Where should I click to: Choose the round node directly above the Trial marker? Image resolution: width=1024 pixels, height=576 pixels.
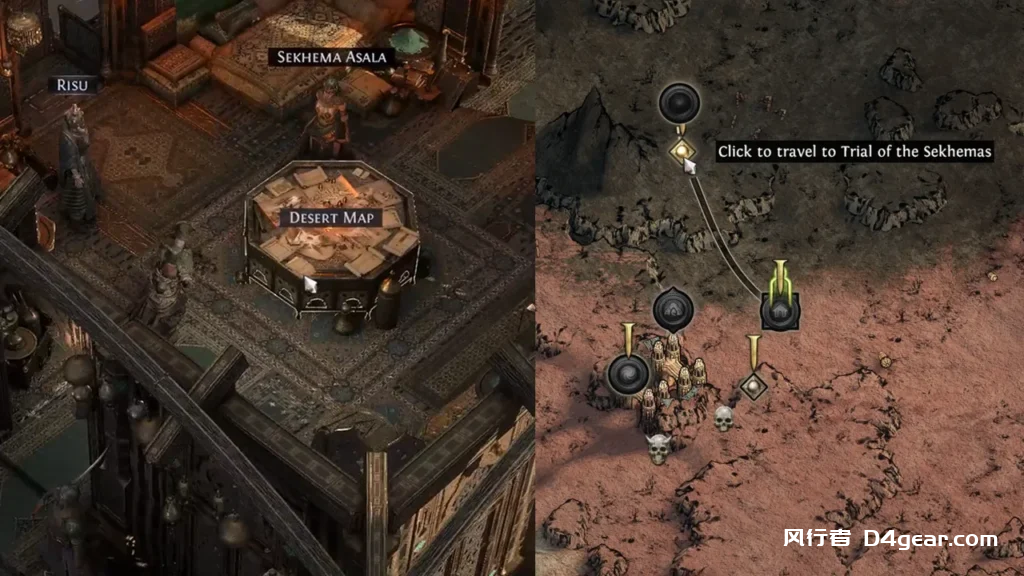[x=681, y=103]
